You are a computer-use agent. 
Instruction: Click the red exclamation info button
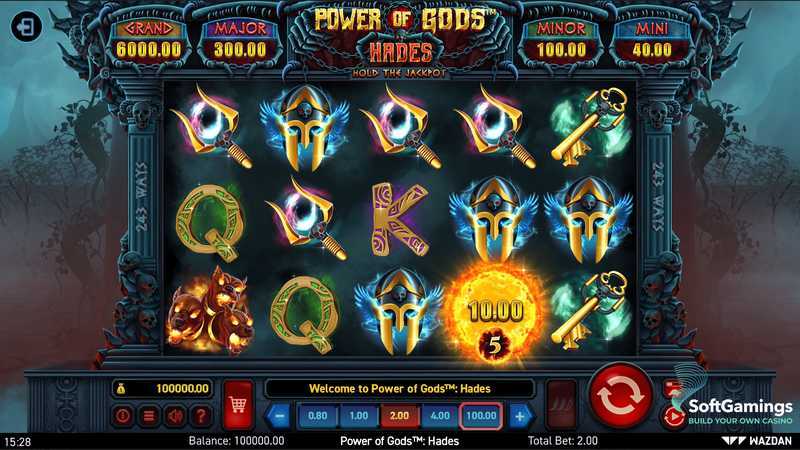(x=123, y=415)
